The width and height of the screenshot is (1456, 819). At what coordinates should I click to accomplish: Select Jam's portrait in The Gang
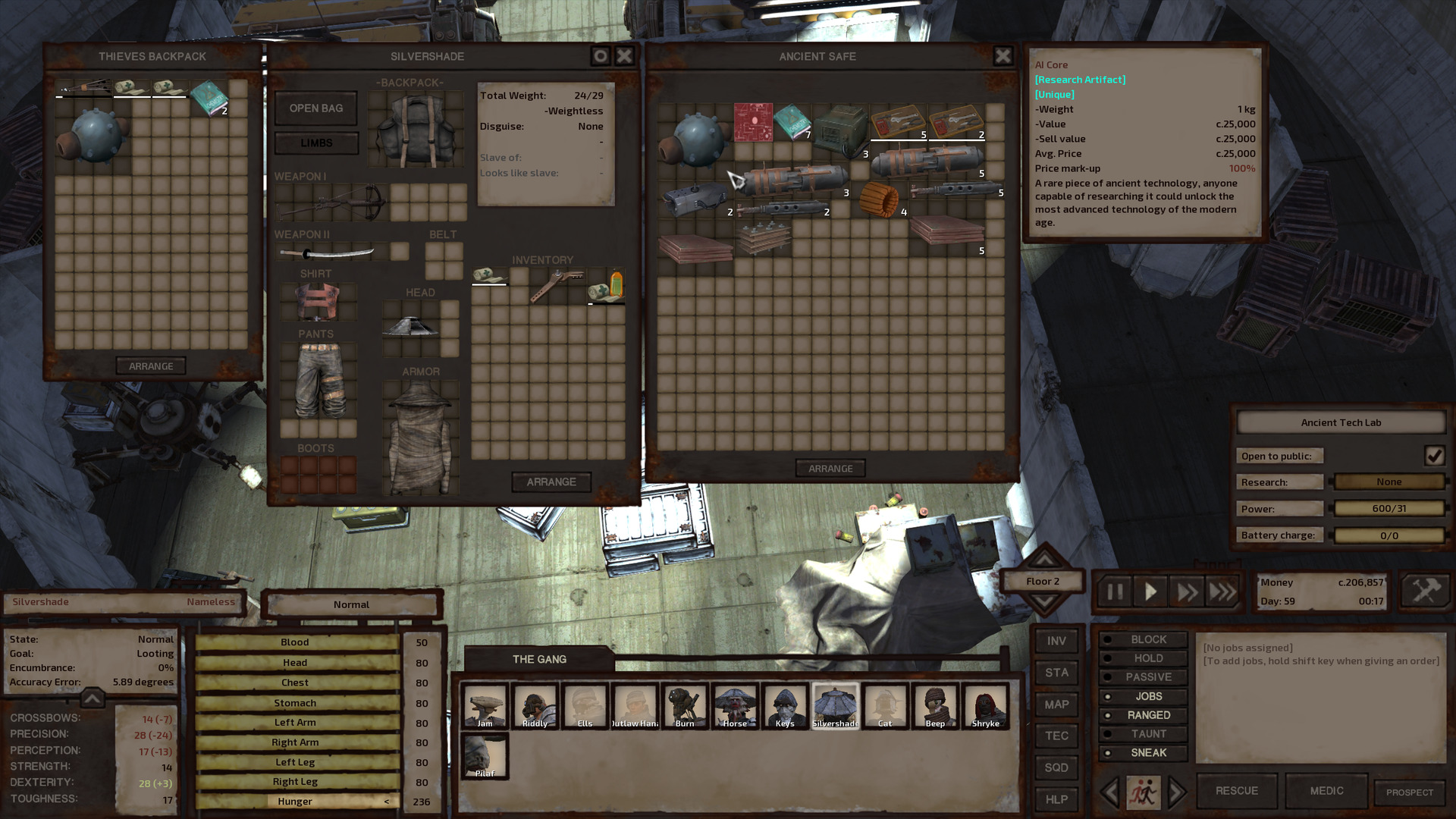click(x=485, y=705)
